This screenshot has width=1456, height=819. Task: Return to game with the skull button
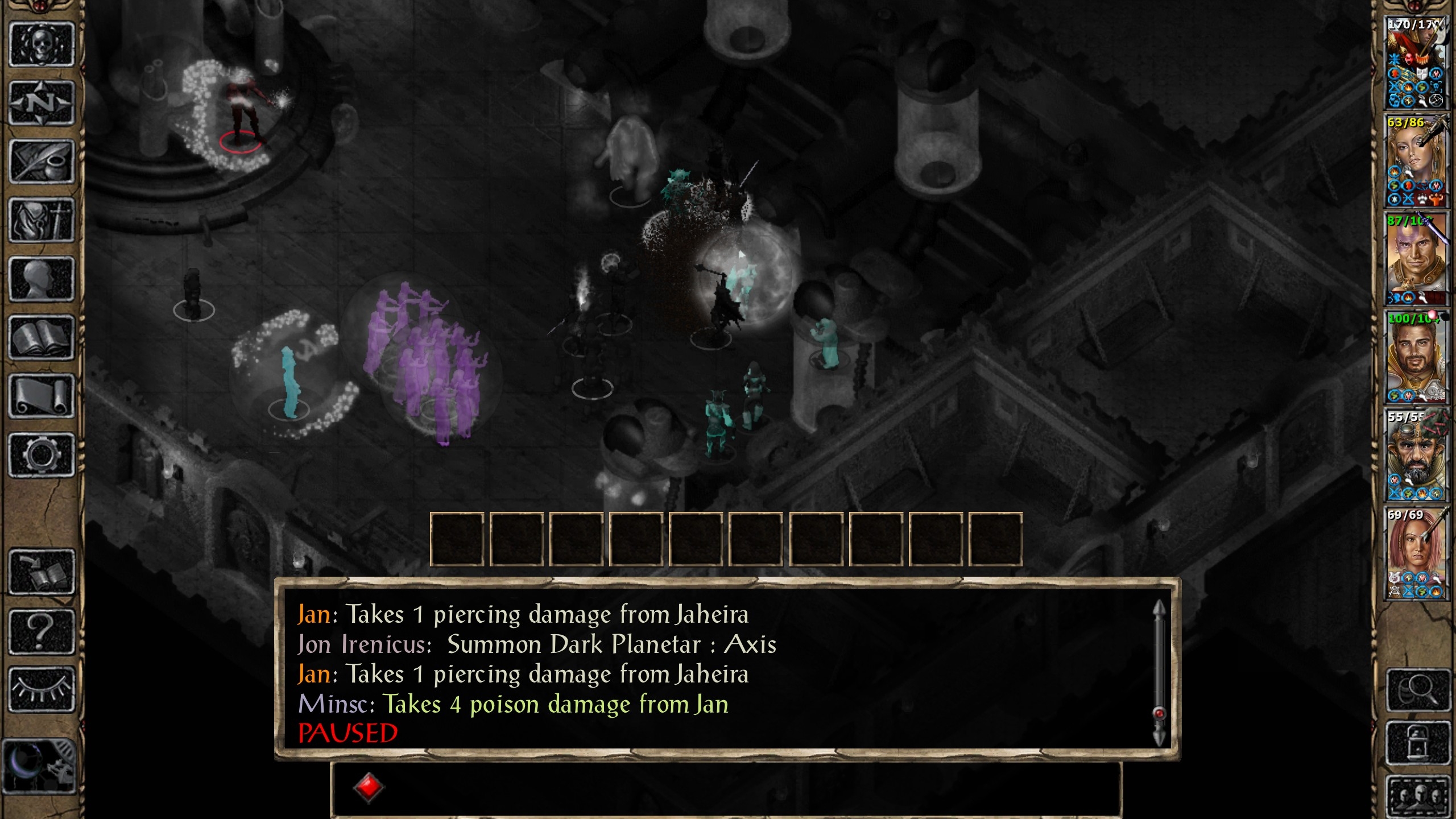42,45
